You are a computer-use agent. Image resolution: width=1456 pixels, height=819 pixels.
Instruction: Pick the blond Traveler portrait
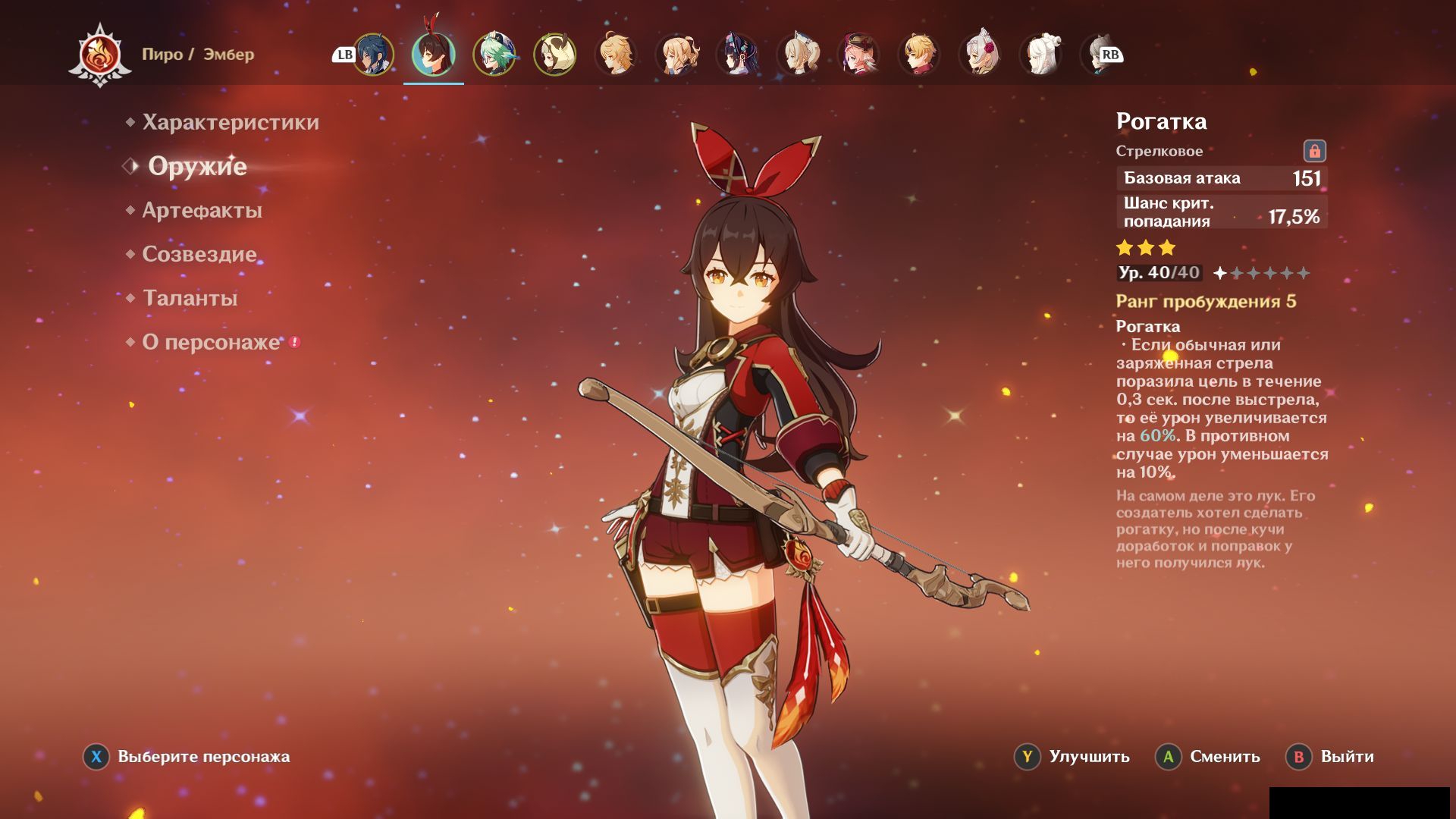[x=616, y=55]
